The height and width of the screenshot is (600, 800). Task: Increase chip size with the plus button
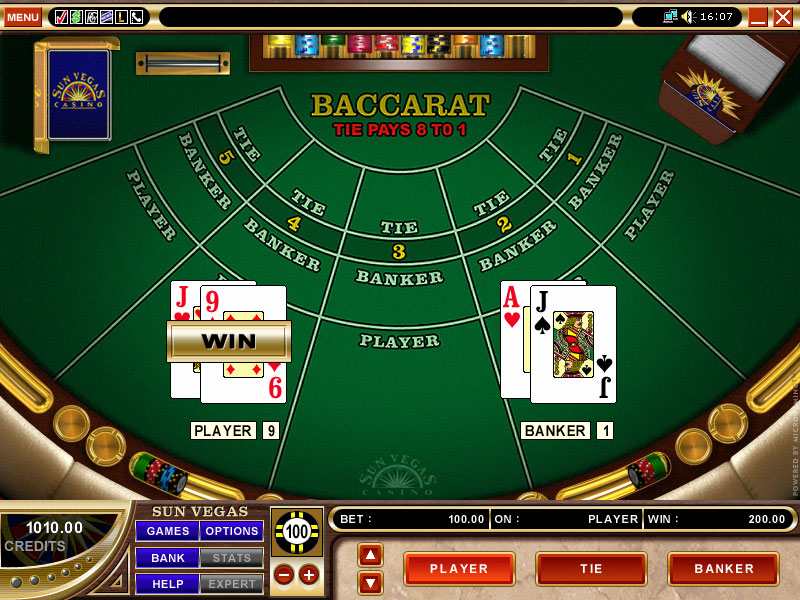[x=308, y=575]
